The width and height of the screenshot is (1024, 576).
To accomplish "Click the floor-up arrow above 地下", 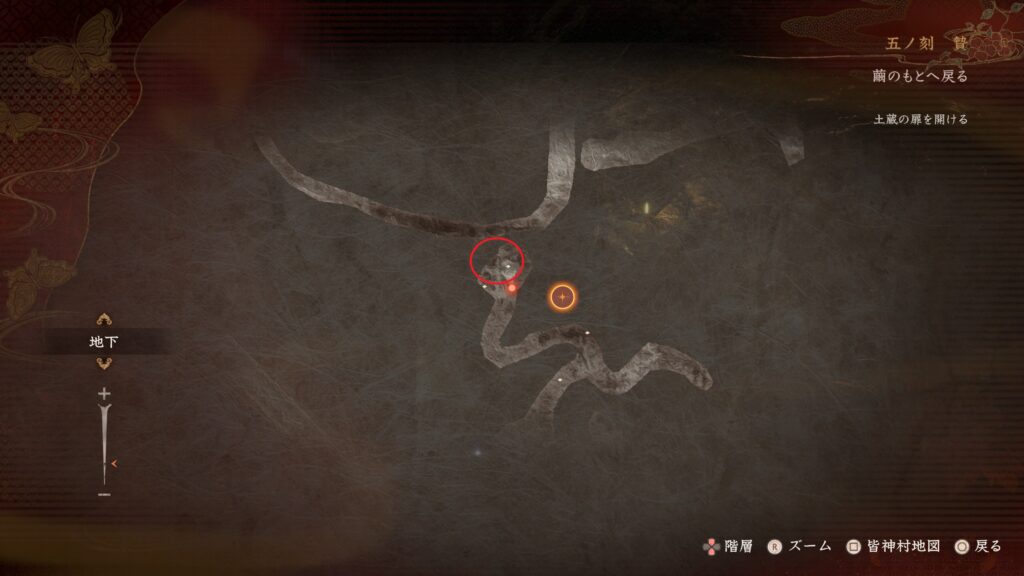I will coord(104,320).
